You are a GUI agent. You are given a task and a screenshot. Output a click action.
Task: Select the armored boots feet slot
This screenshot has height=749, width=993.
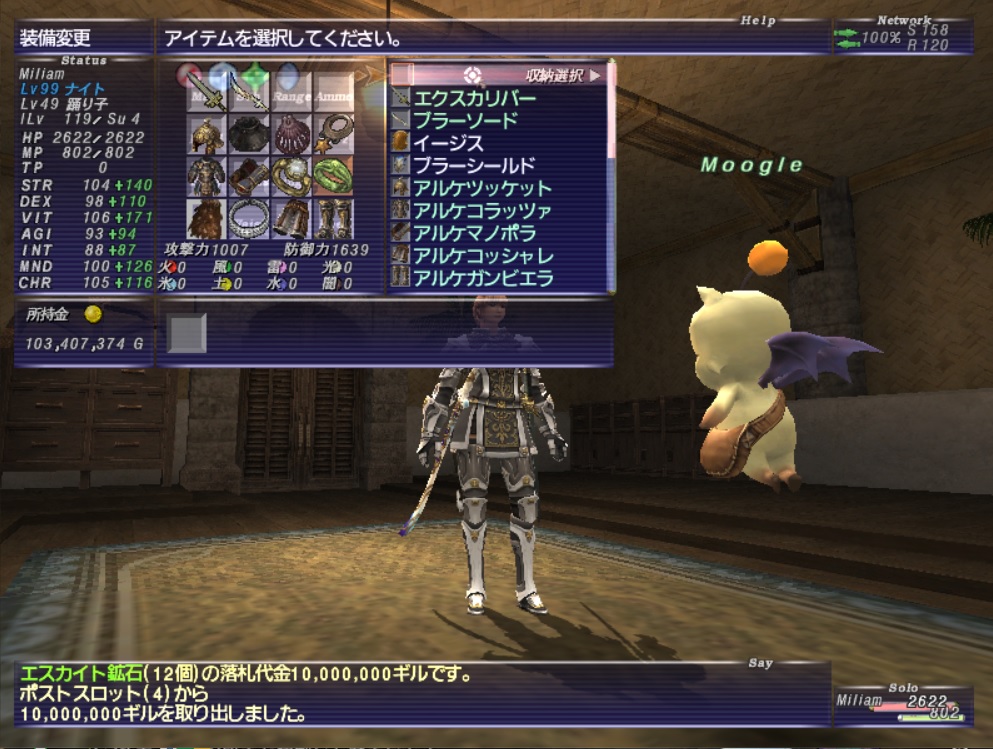click(334, 219)
